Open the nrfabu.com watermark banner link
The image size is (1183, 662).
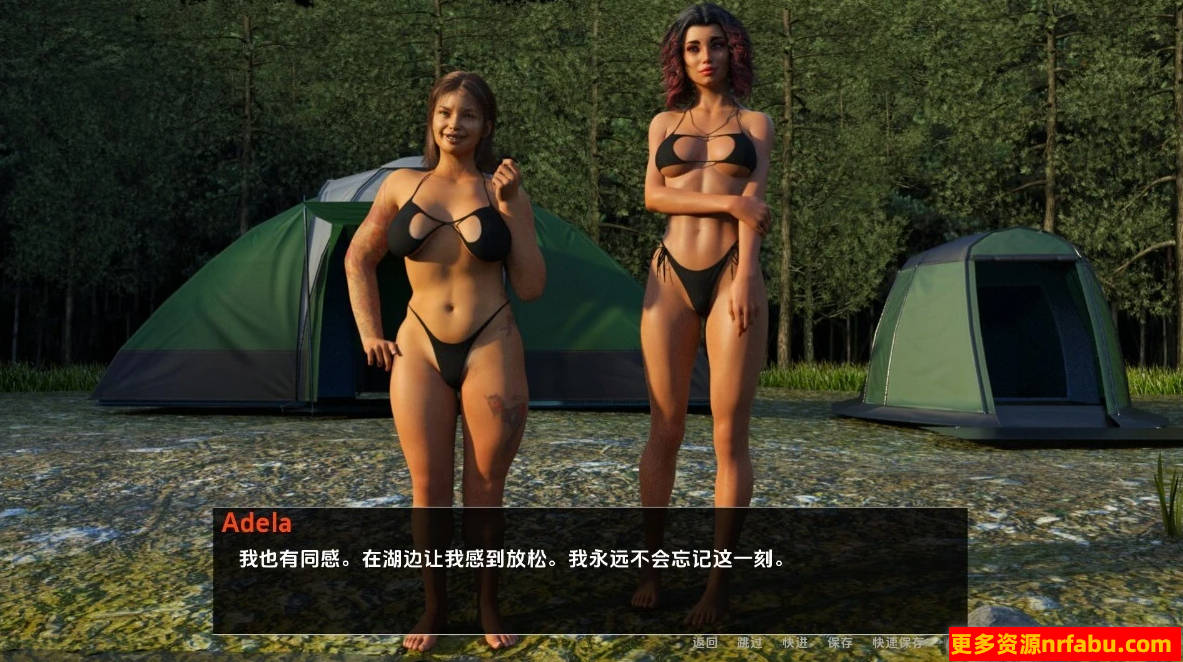click(1064, 644)
